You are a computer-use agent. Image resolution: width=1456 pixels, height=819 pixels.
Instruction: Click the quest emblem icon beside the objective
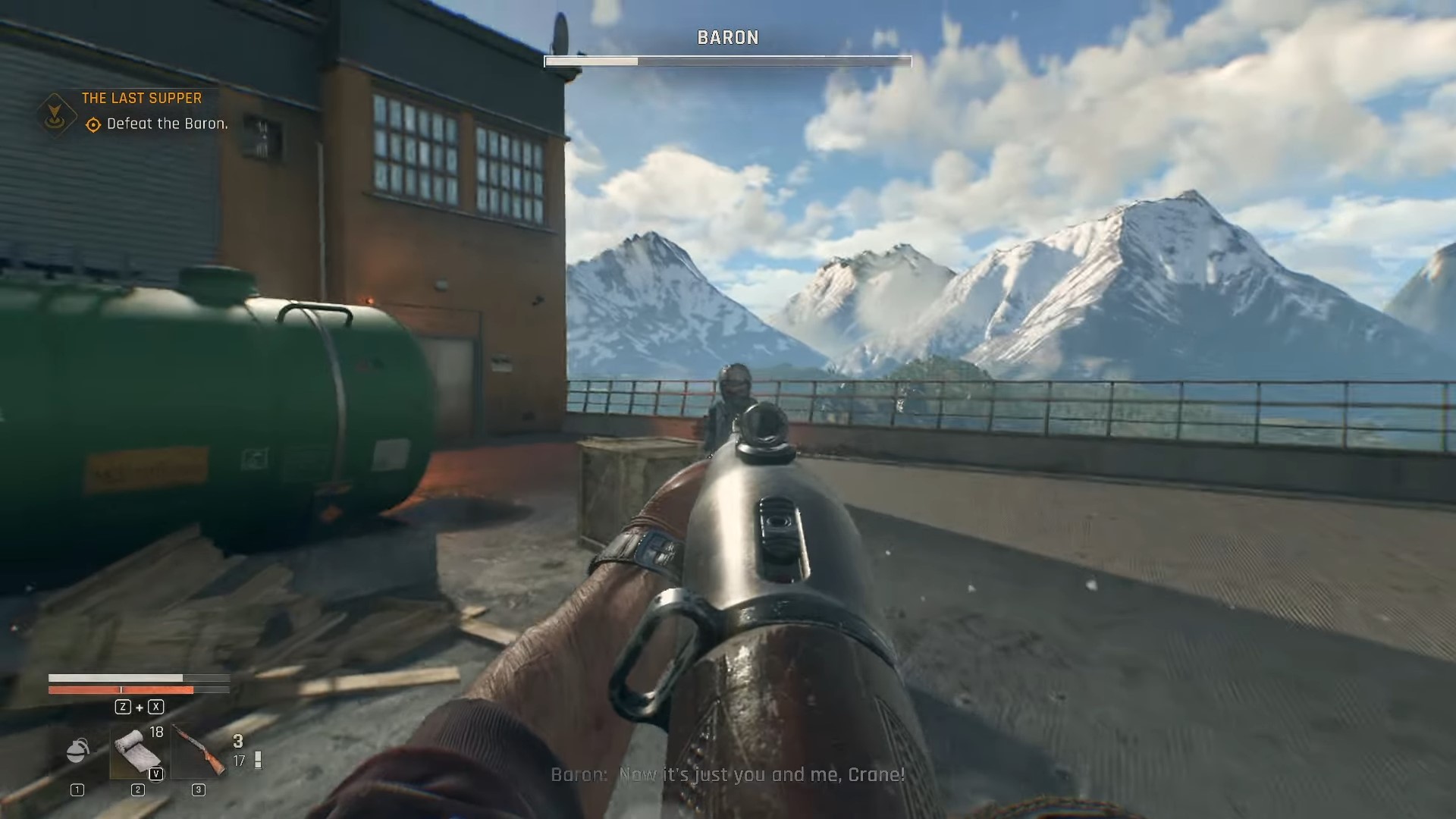tap(56, 115)
